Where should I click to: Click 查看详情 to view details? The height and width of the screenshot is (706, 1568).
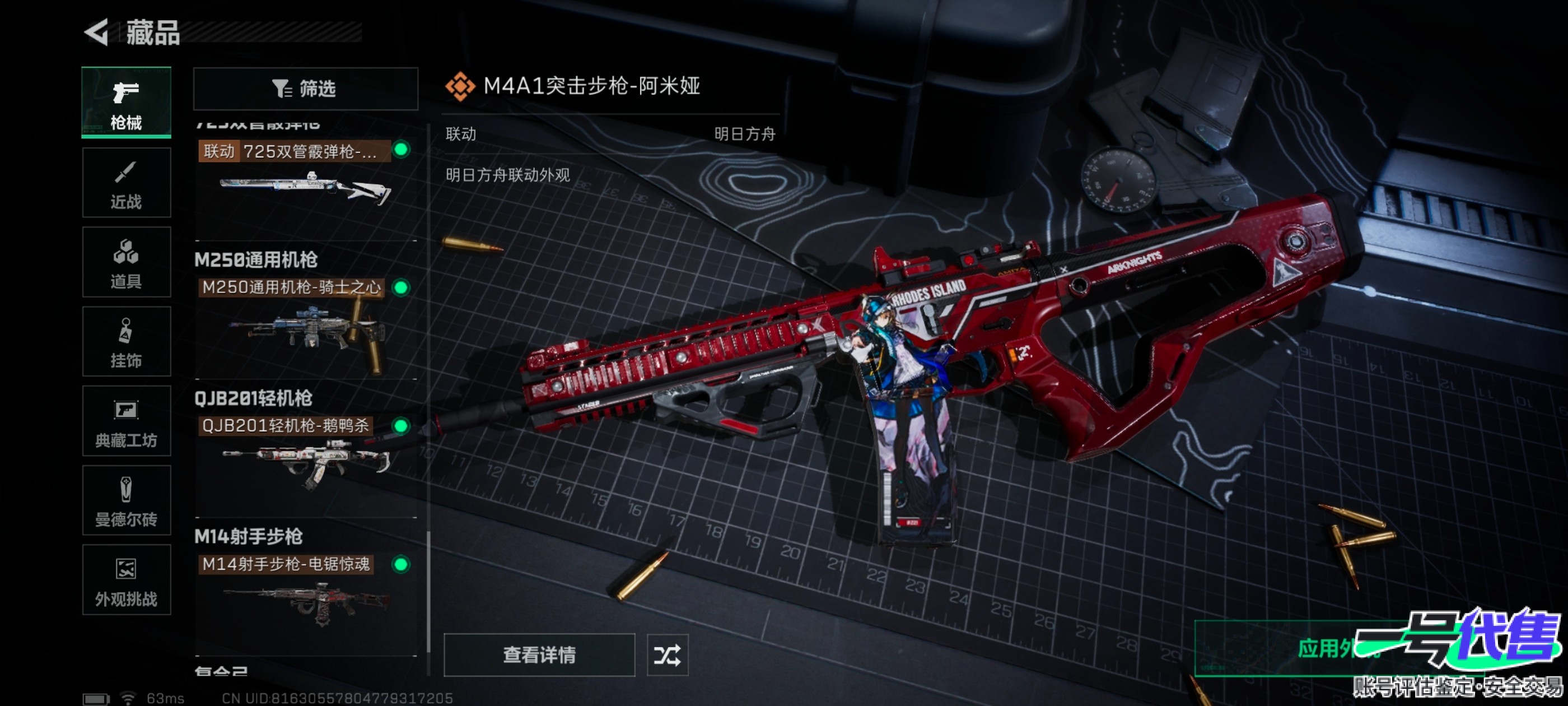pos(539,655)
